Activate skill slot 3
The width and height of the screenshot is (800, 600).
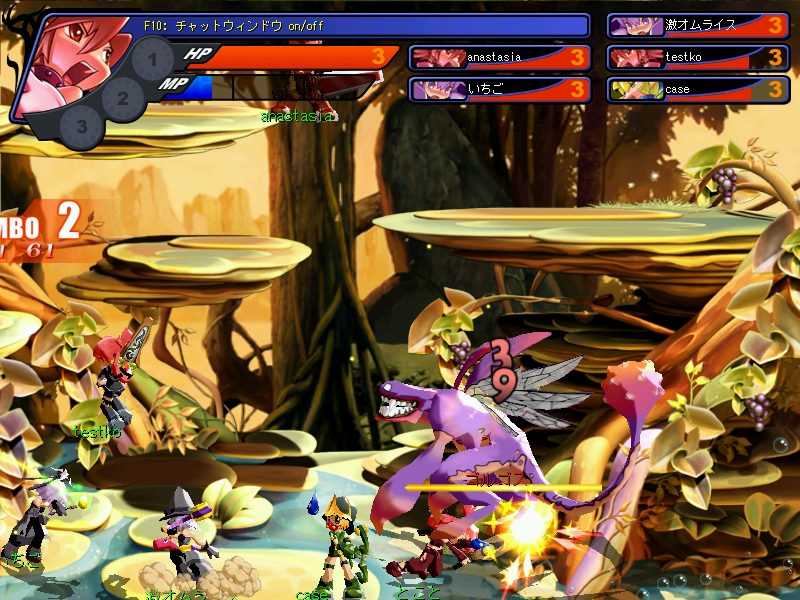click(x=83, y=127)
